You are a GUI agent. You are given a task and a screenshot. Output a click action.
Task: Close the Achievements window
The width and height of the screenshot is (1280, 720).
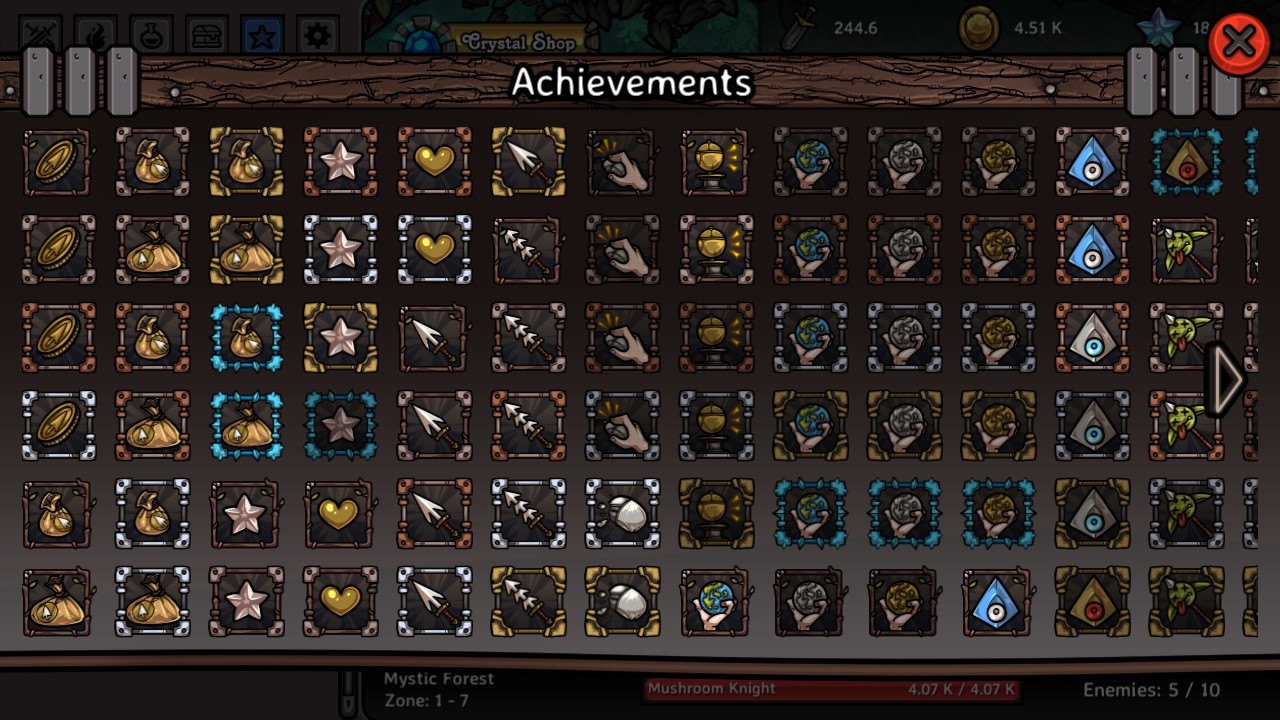(1238, 42)
